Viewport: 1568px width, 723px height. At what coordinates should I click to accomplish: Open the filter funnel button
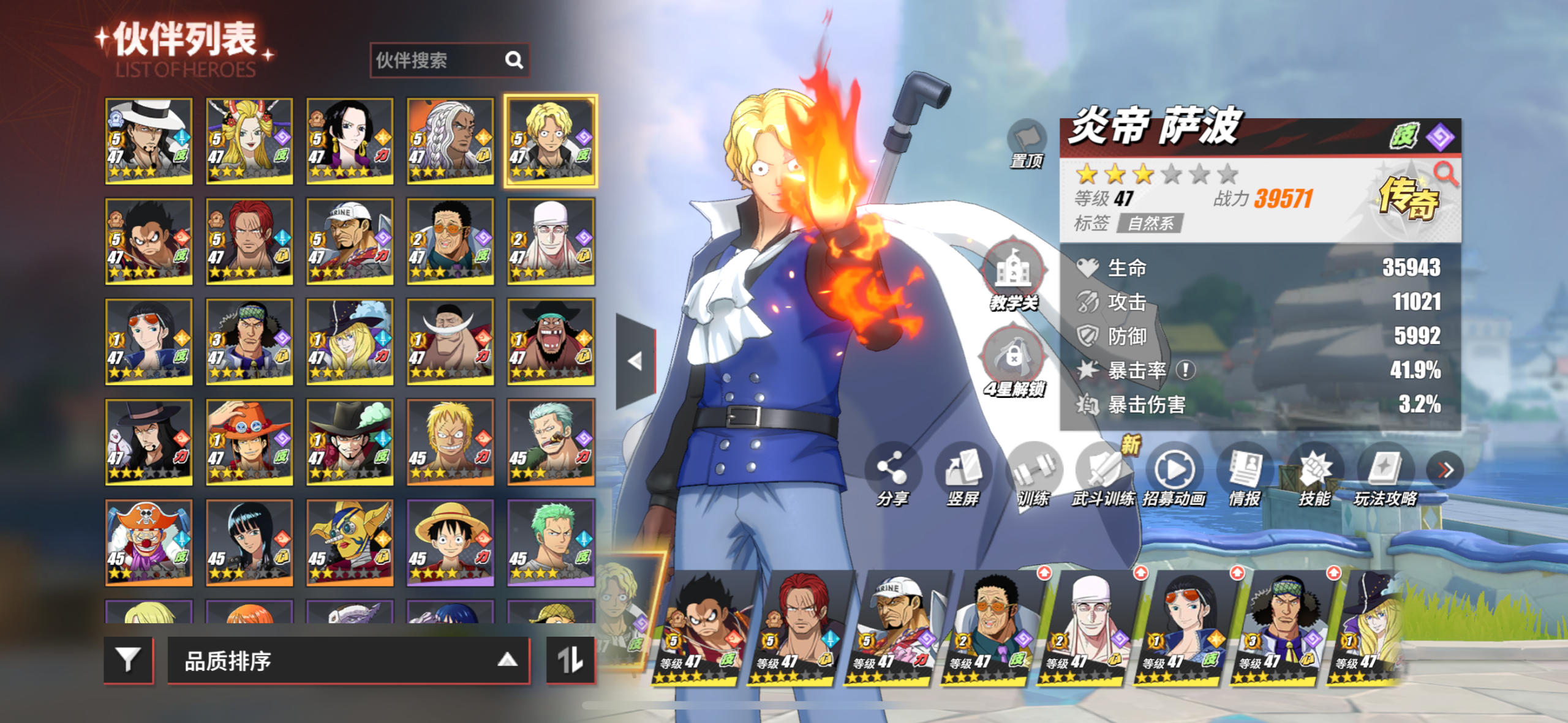(129, 660)
